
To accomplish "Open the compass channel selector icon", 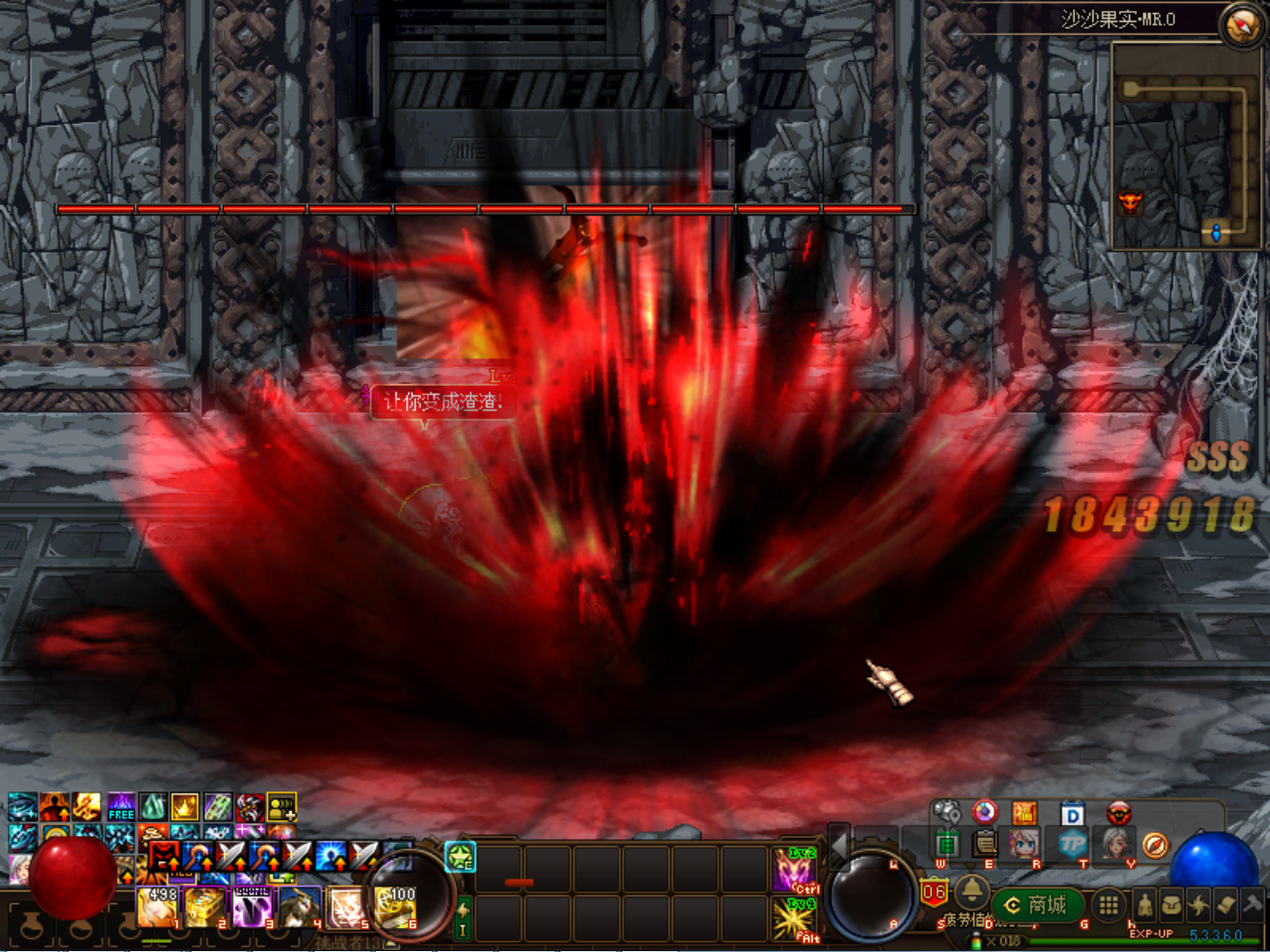I will 1157,845.
